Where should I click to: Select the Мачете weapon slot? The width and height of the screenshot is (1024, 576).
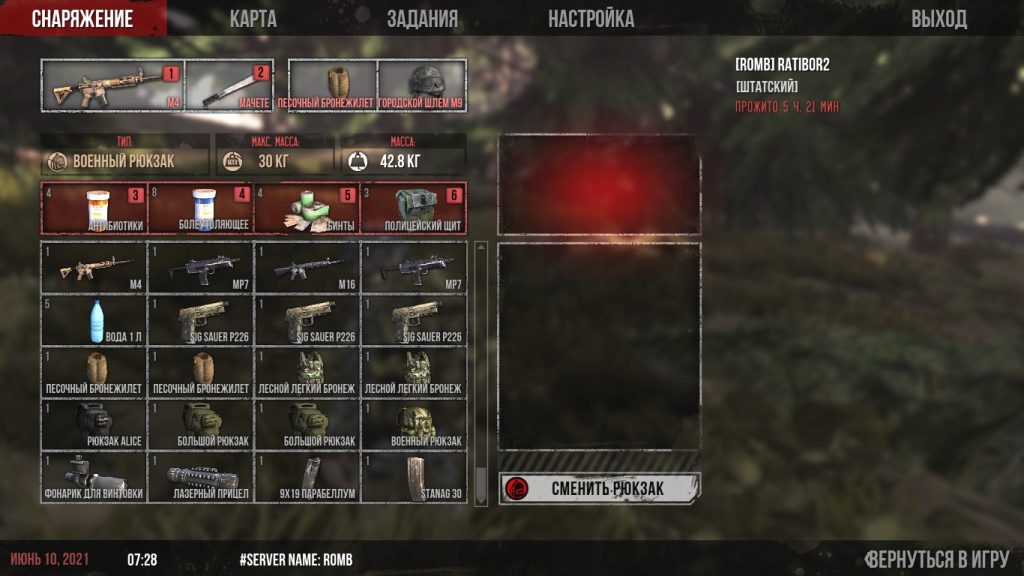click(x=229, y=86)
